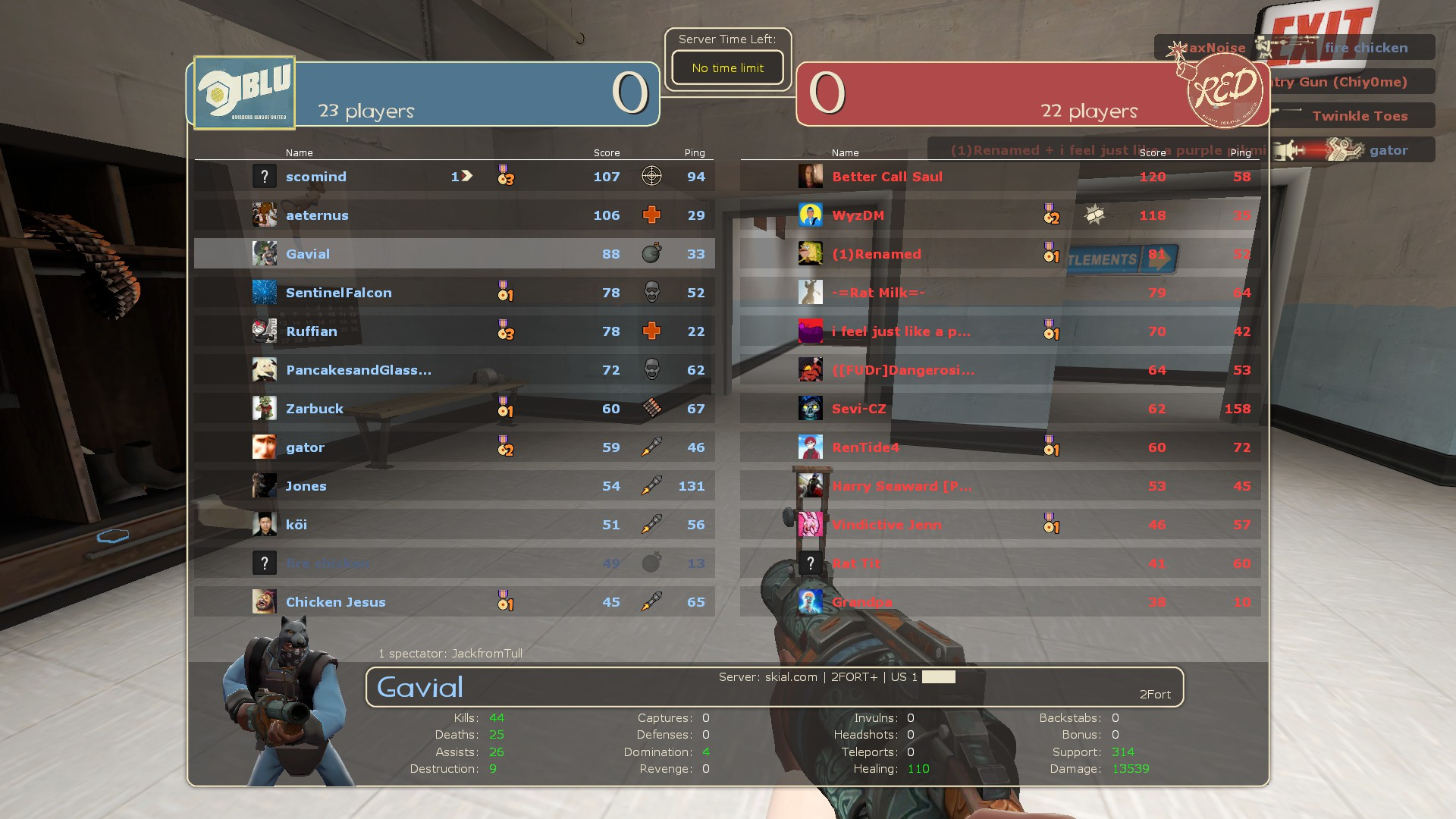Click the BLU team logo

pyautogui.click(x=244, y=93)
